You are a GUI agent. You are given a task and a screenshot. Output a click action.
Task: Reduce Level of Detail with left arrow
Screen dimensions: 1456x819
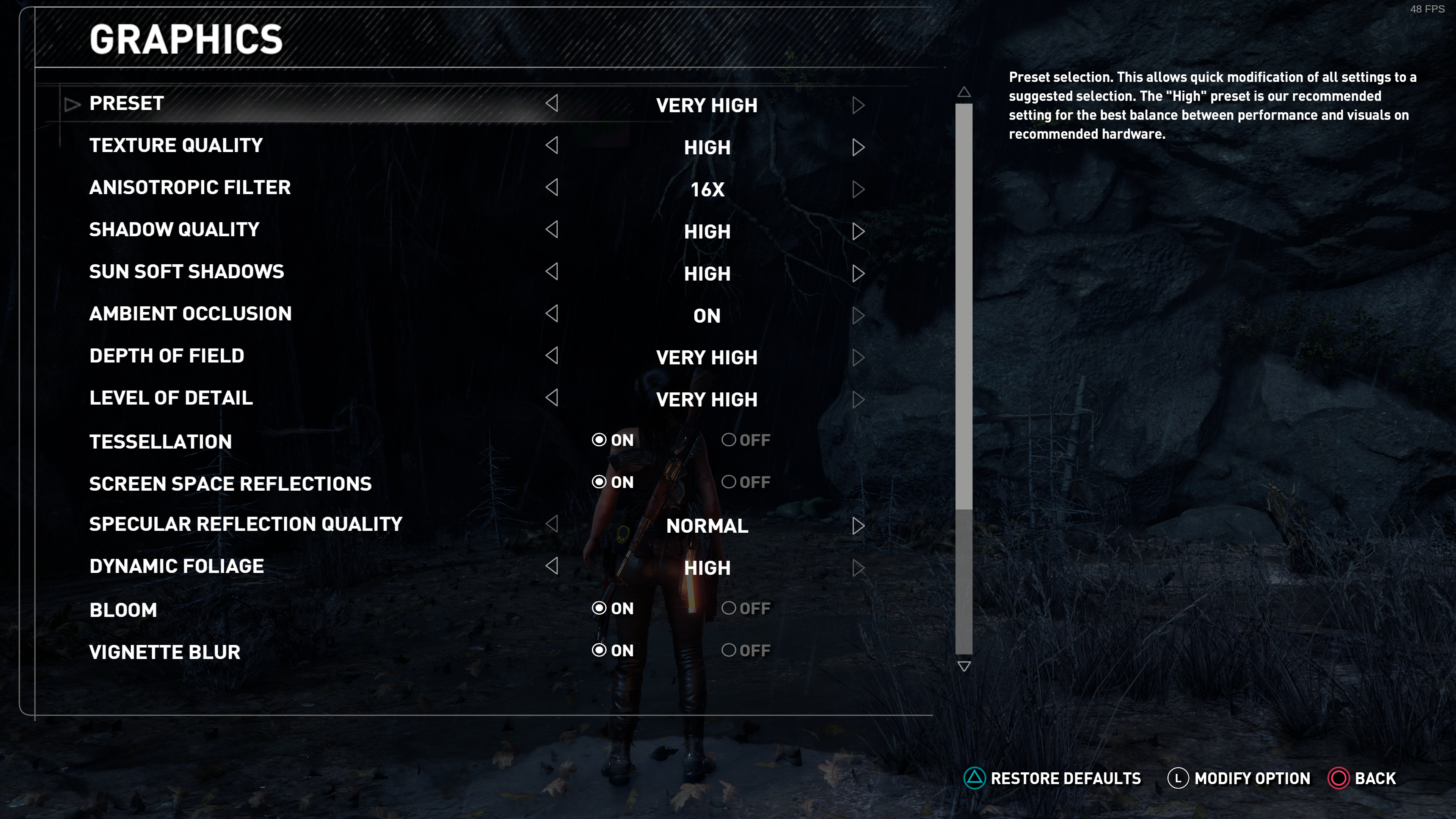pyautogui.click(x=552, y=398)
